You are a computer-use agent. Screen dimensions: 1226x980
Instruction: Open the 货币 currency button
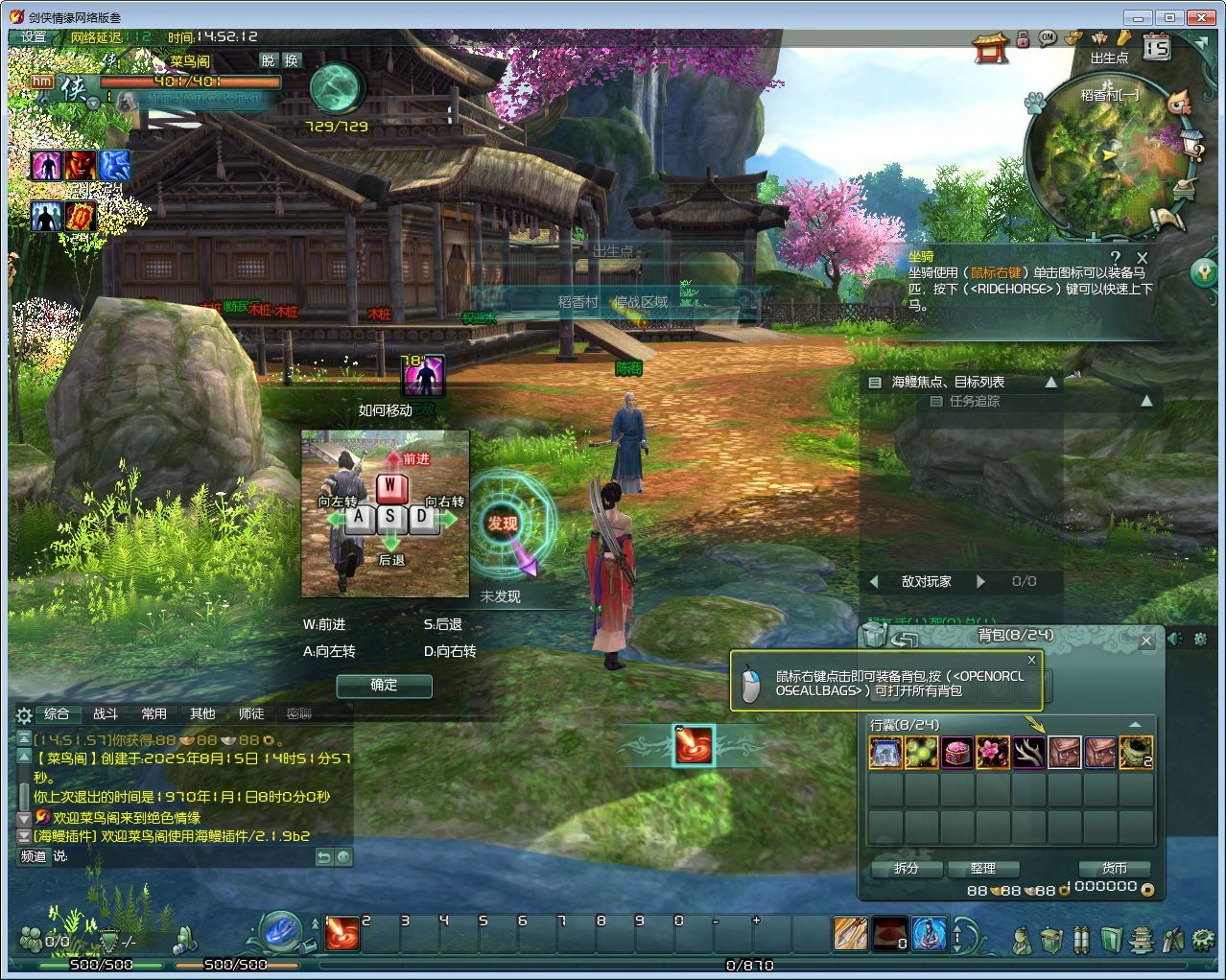(1114, 868)
